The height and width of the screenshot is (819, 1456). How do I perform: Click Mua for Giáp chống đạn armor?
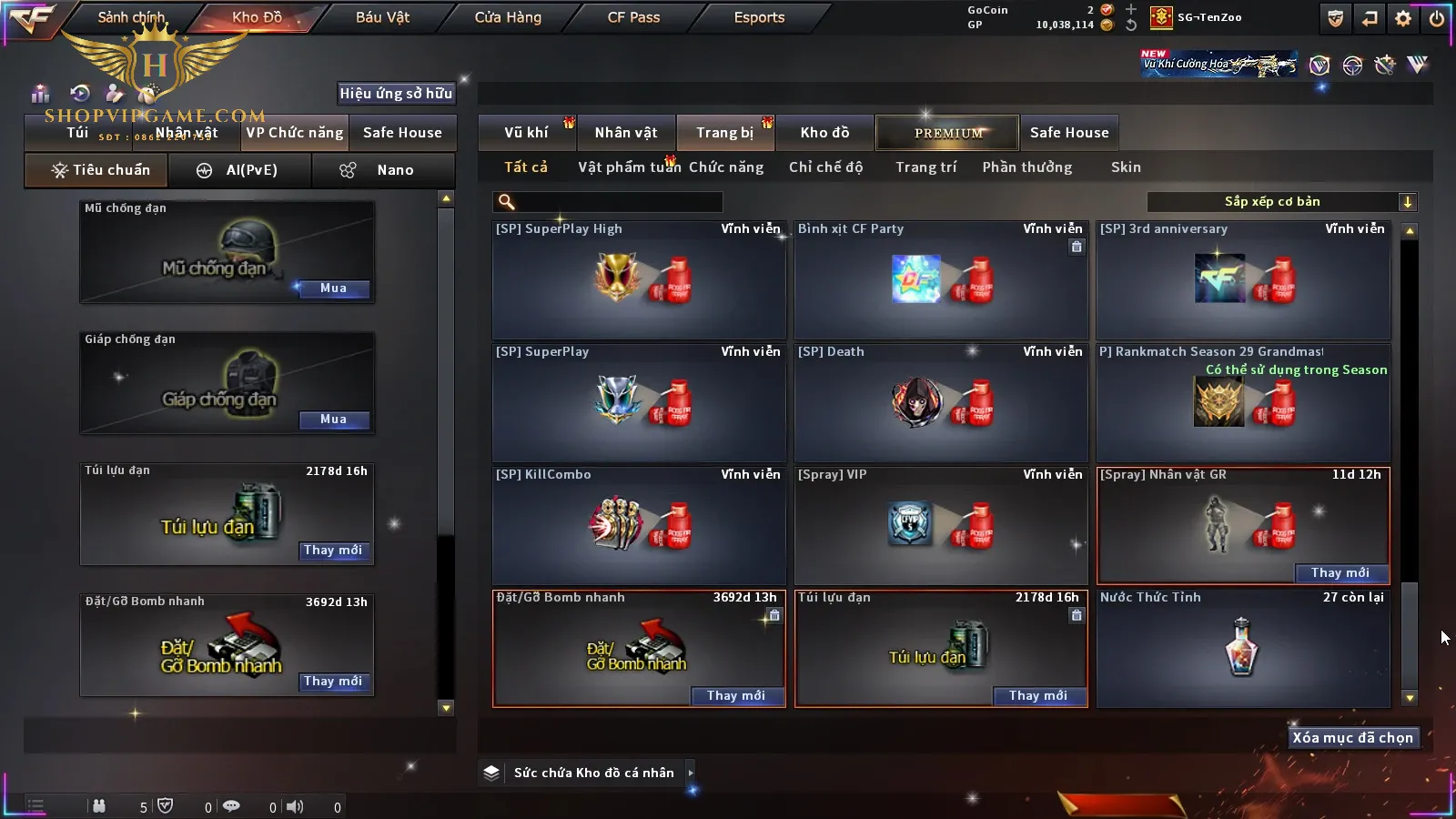pos(333,420)
